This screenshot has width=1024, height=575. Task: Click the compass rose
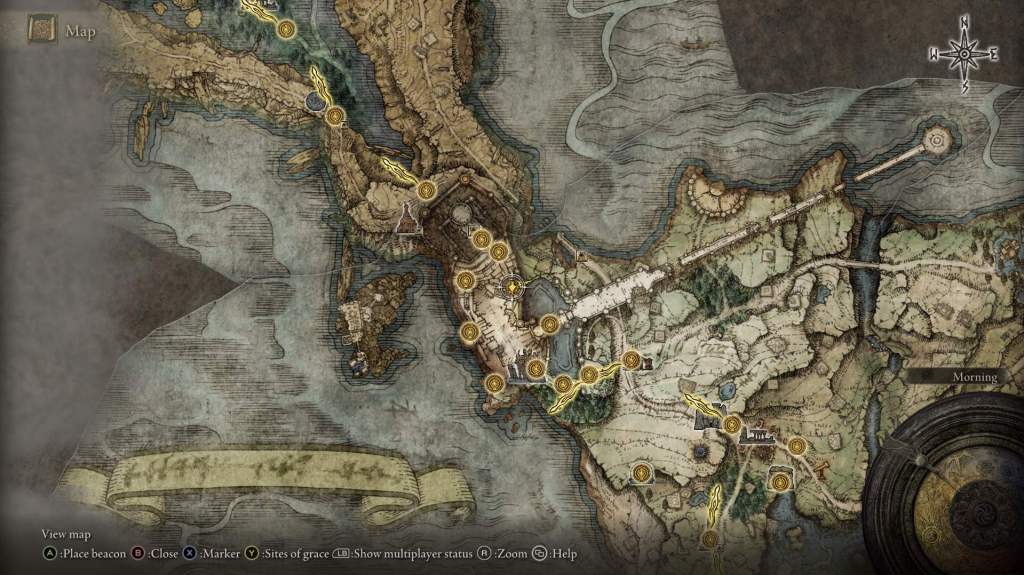[x=965, y=53]
